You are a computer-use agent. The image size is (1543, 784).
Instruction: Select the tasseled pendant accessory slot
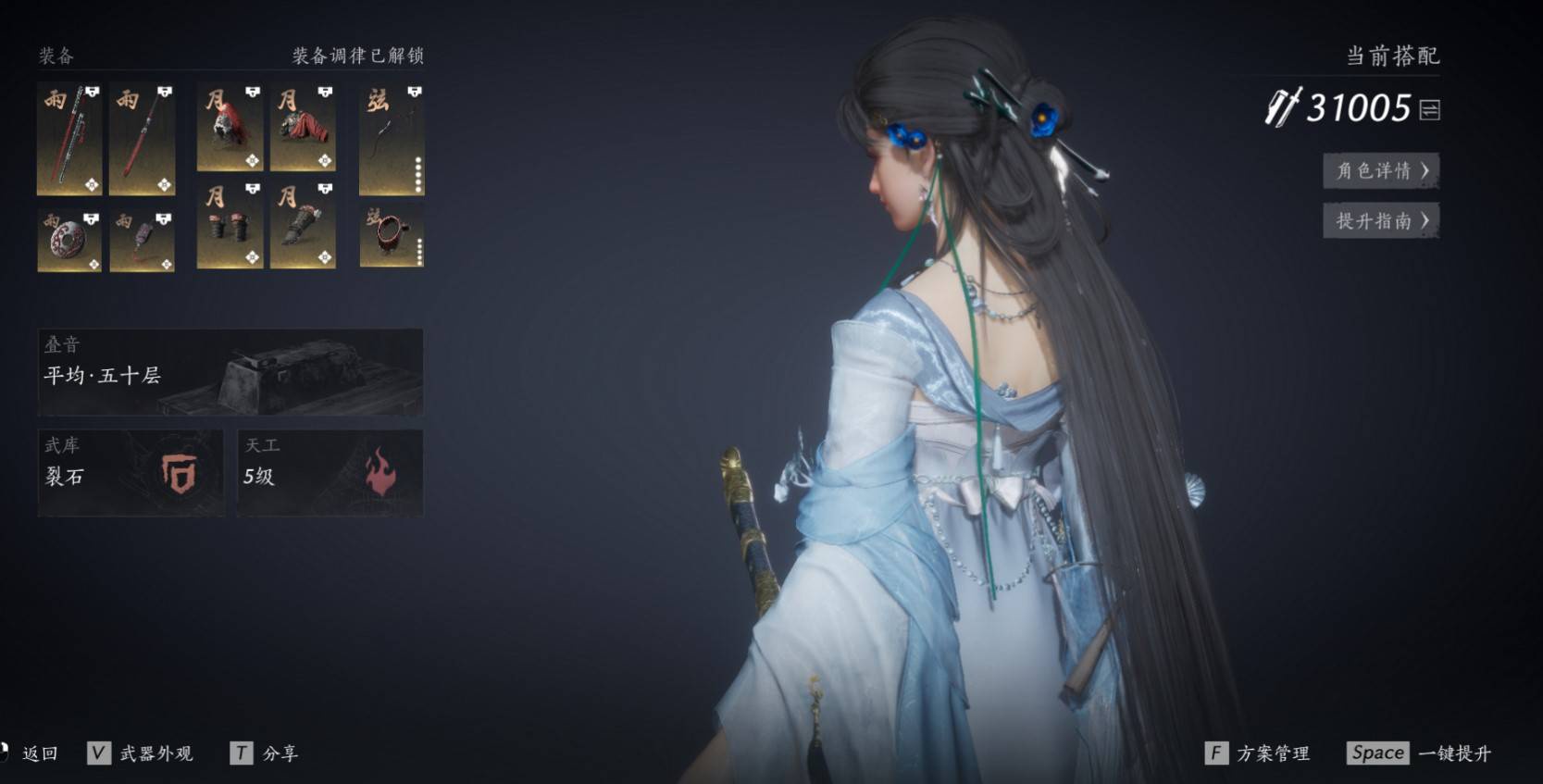pyautogui.click(x=142, y=241)
